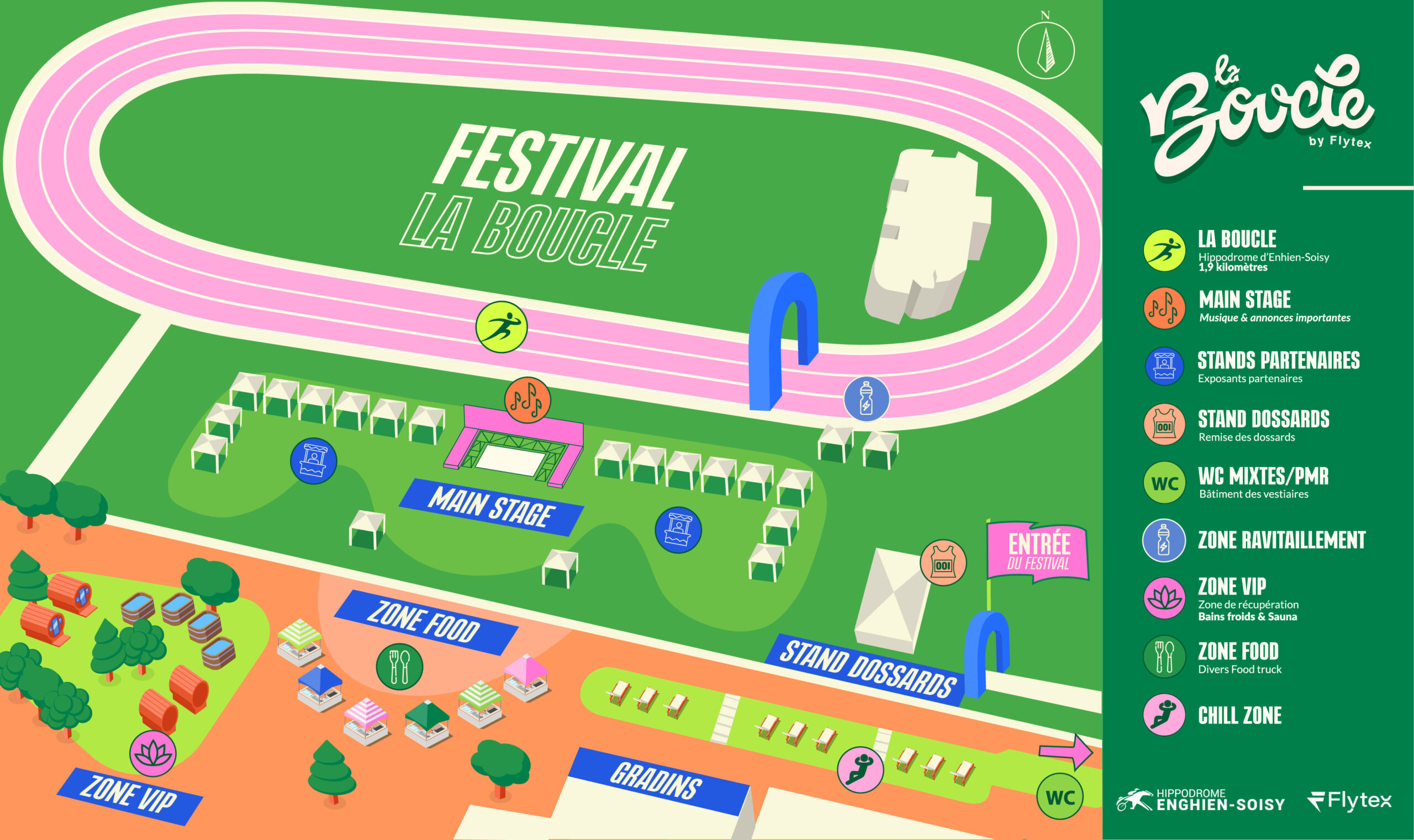
Task: Select the fork and spoon marker among food stalls
Action: pos(399,667)
